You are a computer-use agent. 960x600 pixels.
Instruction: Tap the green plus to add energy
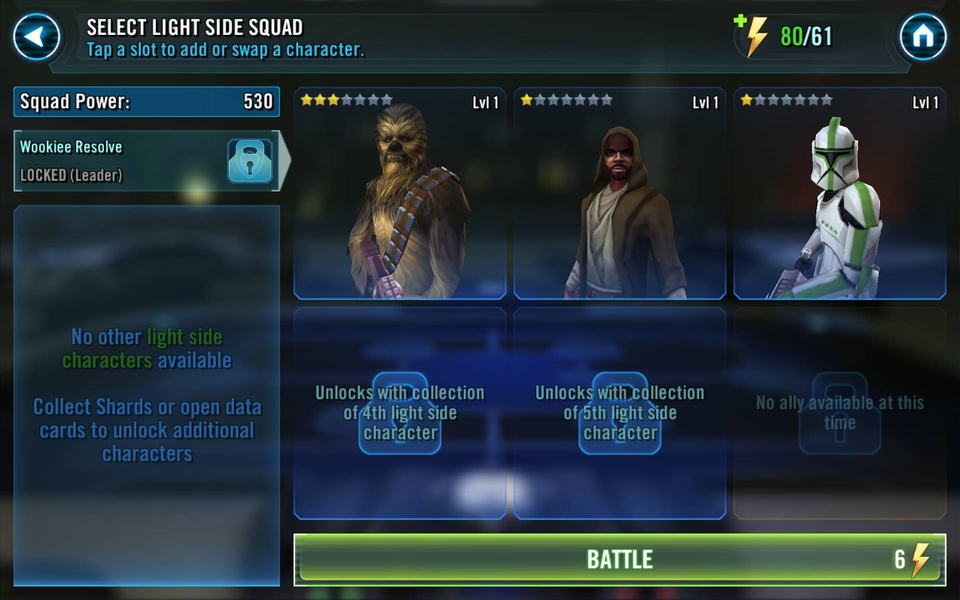(743, 22)
